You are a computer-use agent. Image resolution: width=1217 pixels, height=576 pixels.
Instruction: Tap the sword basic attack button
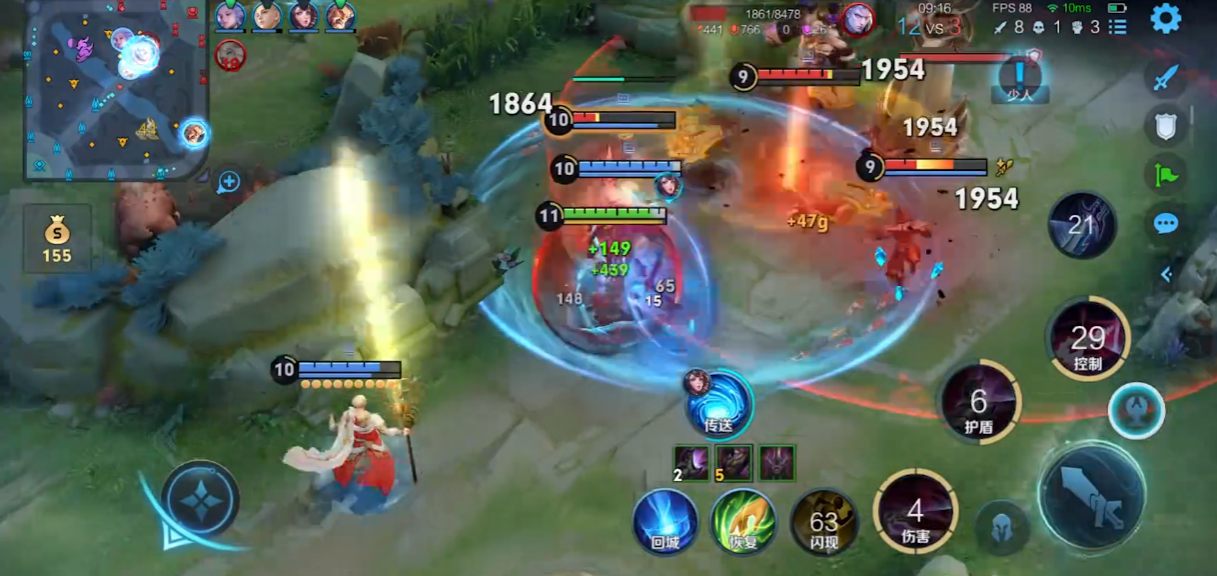pyautogui.click(x=1092, y=495)
